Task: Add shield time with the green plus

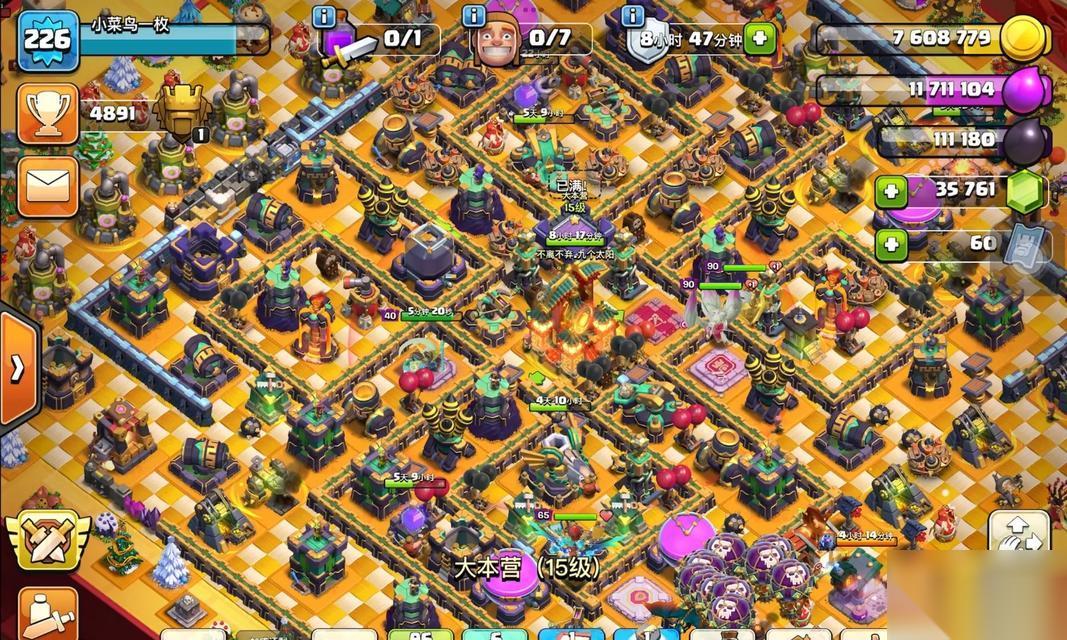Action: pyautogui.click(x=759, y=39)
